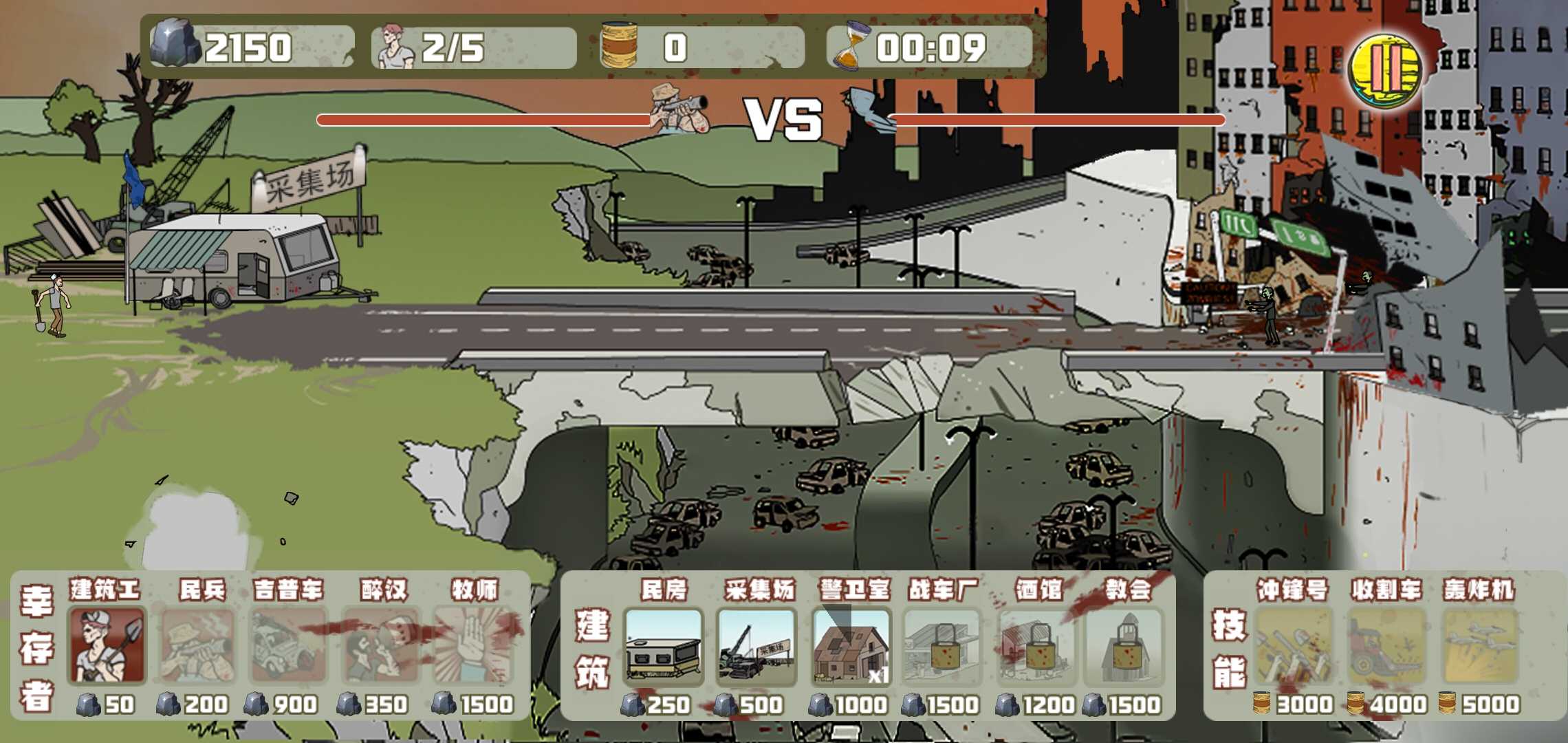The image size is (1568, 743).
Task: Select the locked 战车厂 vehicle factory
Action: click(x=944, y=647)
